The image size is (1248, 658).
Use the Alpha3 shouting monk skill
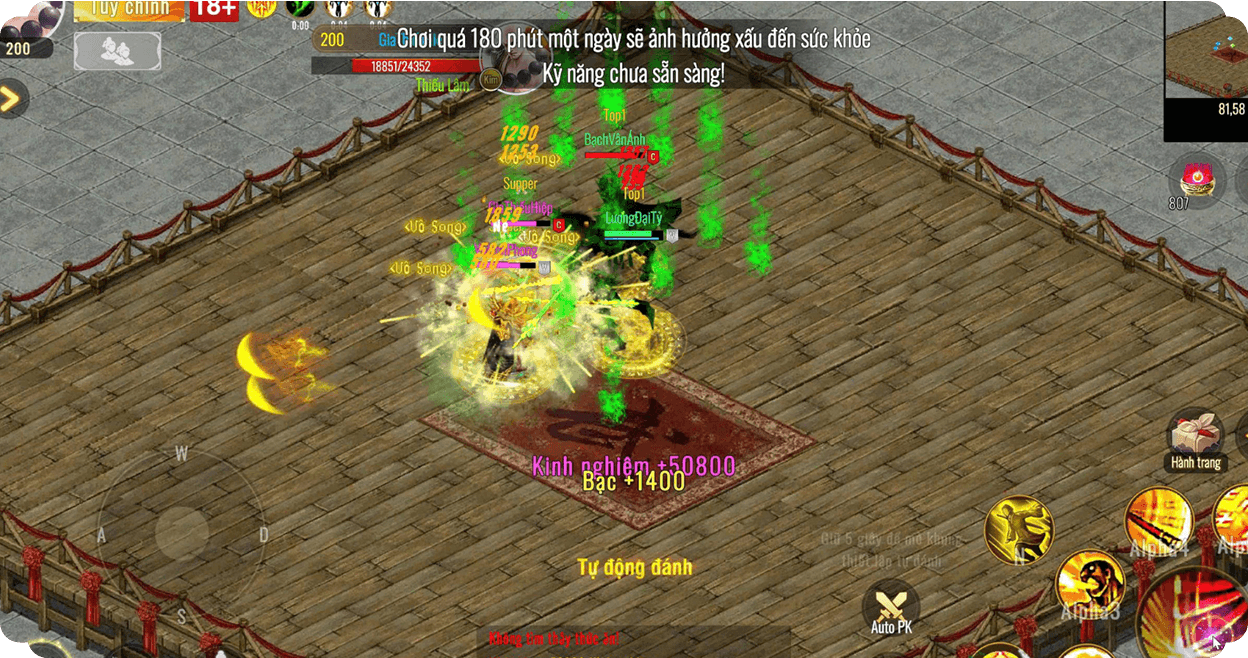1089,583
